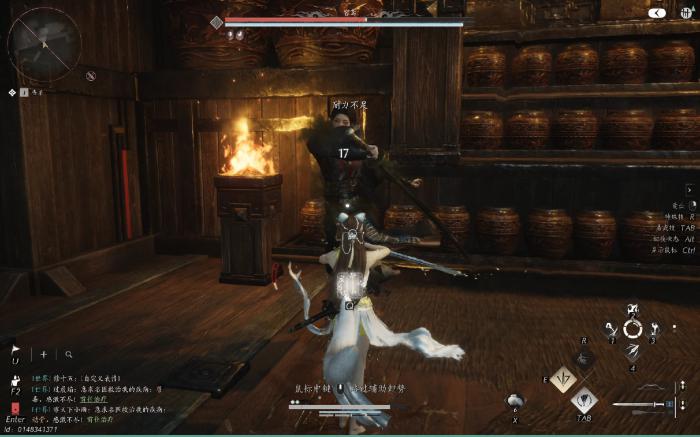This screenshot has width=700, height=437.
Task: Click the flag icon above the chat
Action: (15, 350)
